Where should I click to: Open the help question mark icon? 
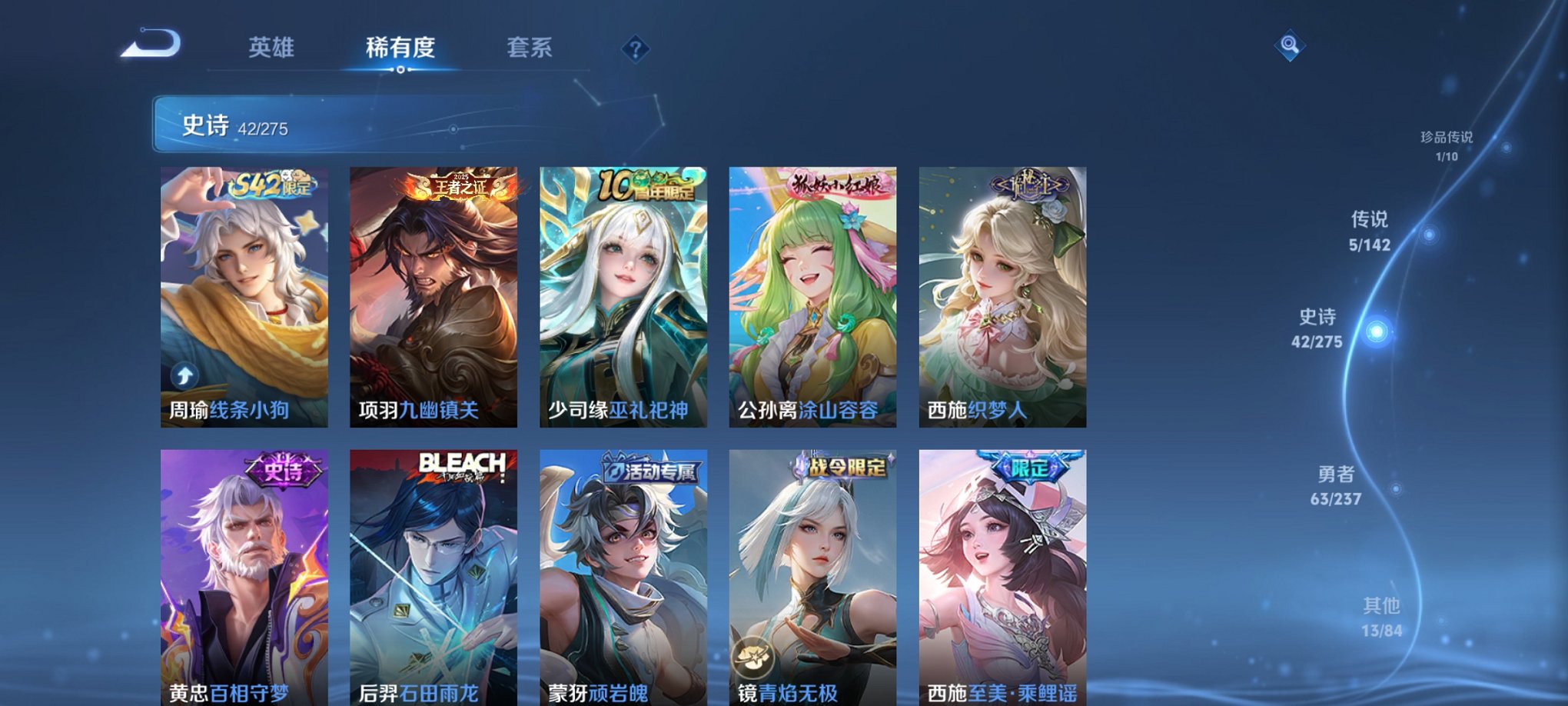tap(634, 50)
